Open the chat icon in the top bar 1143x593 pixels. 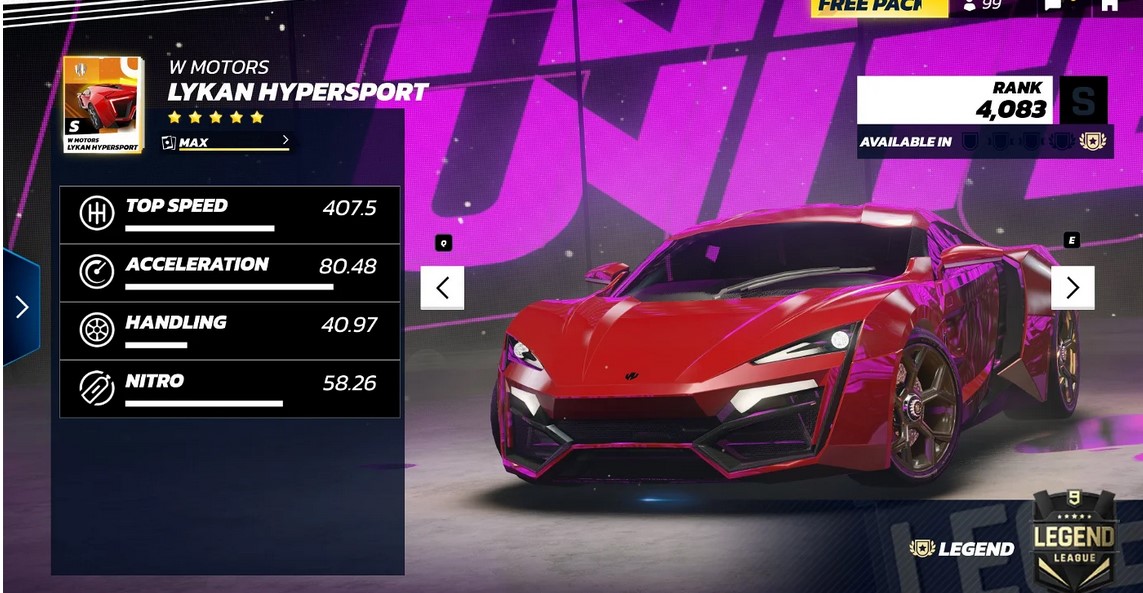(x=1054, y=6)
